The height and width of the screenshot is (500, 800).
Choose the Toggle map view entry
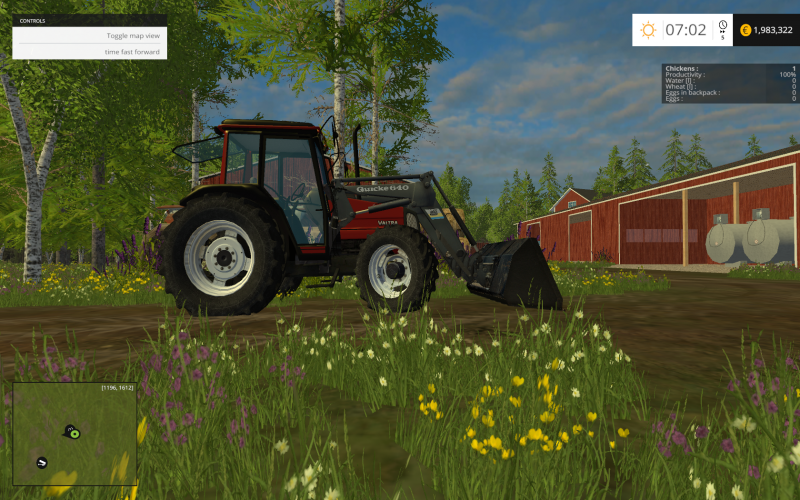(132, 36)
